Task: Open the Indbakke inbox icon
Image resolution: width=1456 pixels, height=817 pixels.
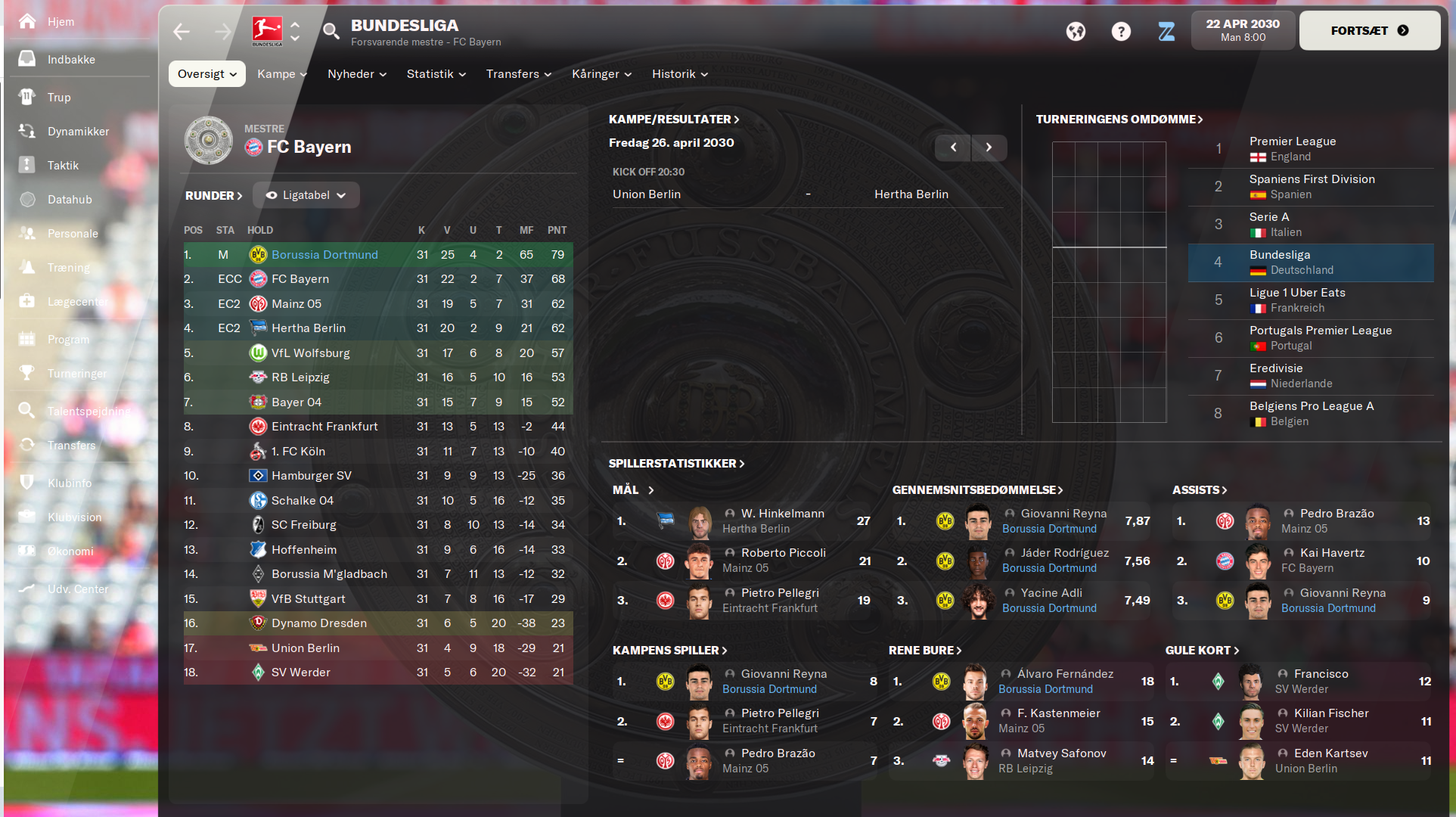Action: pyautogui.click(x=26, y=59)
